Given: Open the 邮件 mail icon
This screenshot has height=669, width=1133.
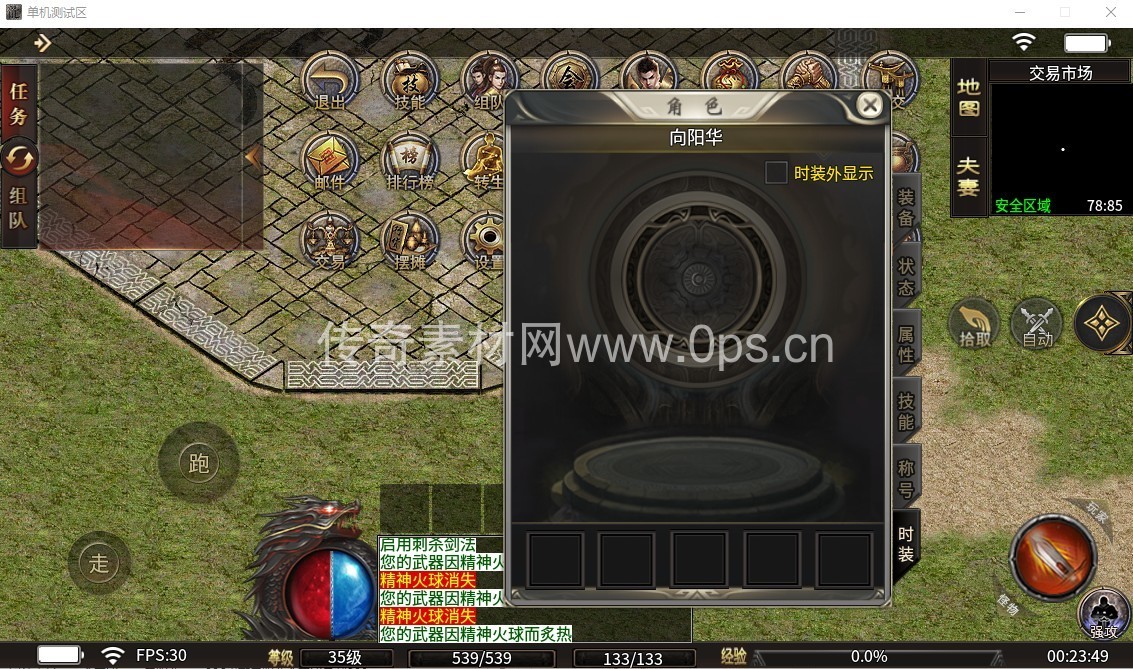Looking at the screenshot, I should [330, 162].
